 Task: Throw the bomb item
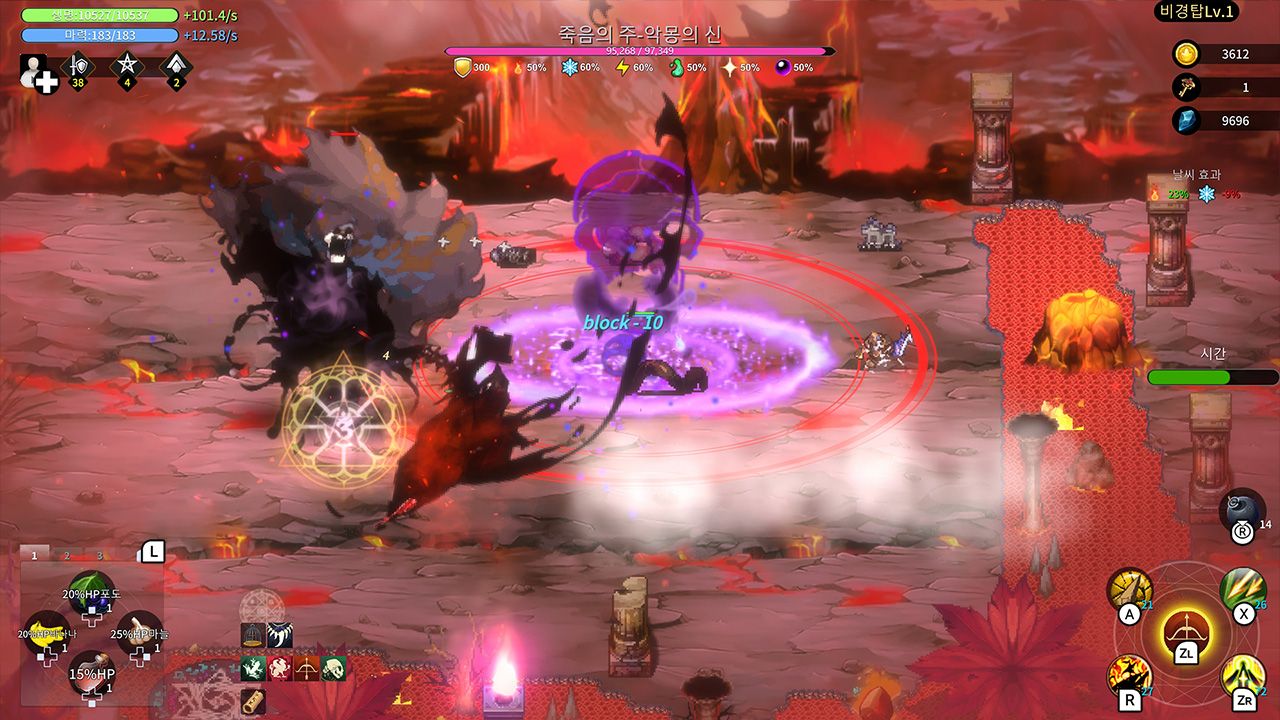click(1245, 509)
